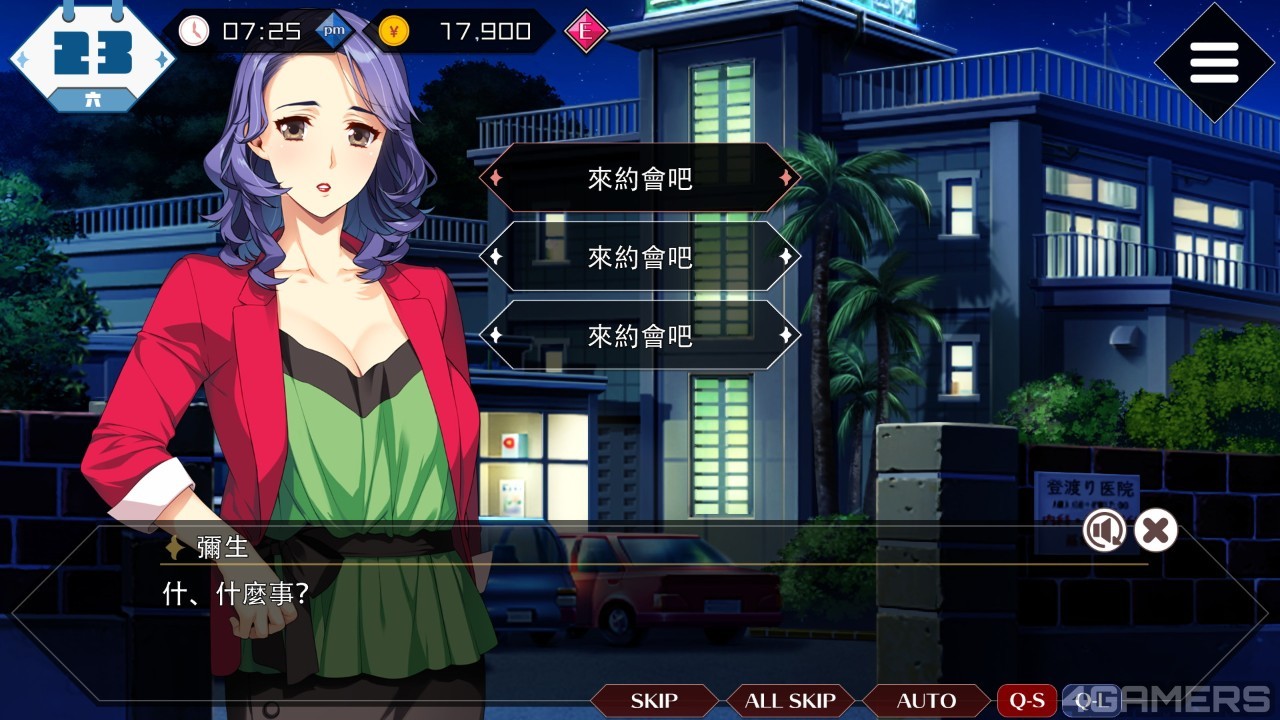The image size is (1280, 720).
Task: Choose the highlighted 來約會吧 dialogue option
Action: 640,179
